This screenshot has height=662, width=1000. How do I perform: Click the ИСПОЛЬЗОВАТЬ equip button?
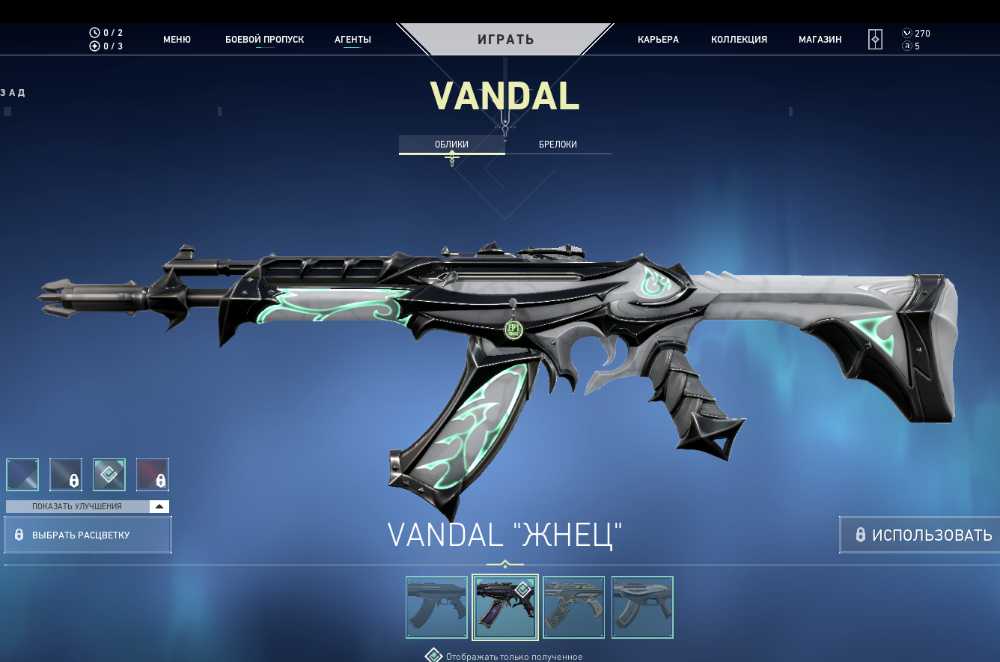coord(920,535)
